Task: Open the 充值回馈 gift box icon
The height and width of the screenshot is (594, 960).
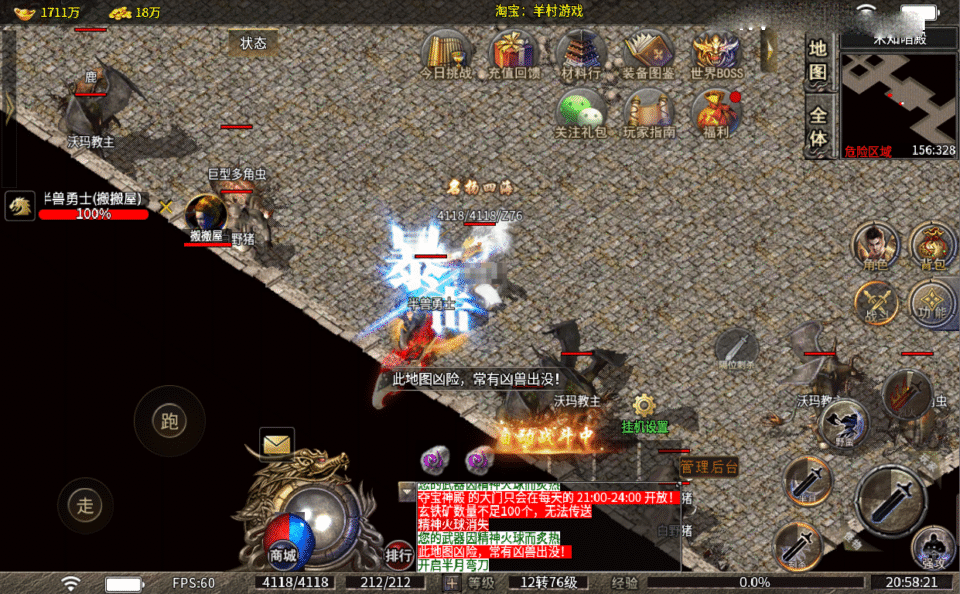Action: 514,52
